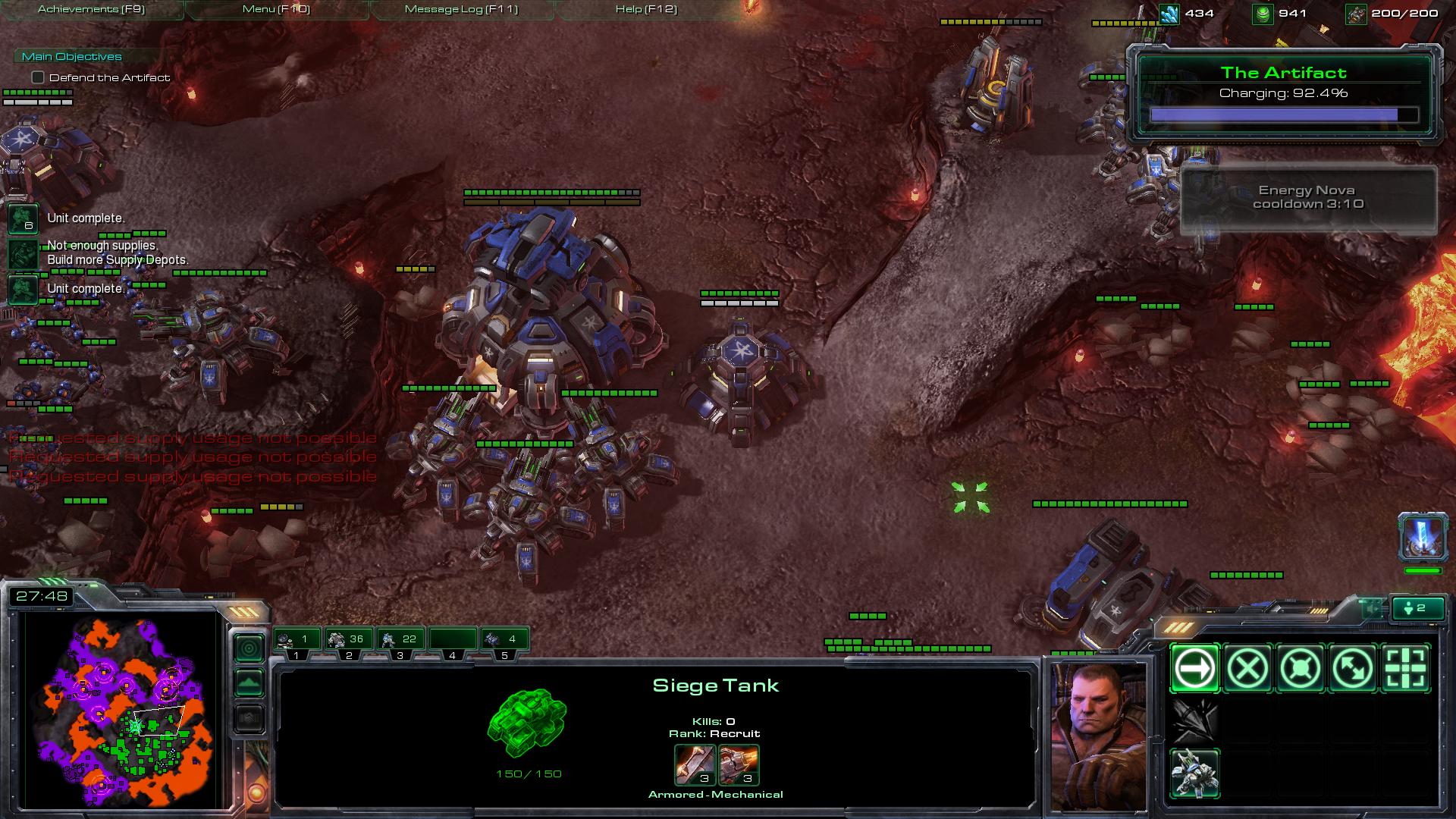
Task: Click the Defend the Artifact objective
Action: 109,77
